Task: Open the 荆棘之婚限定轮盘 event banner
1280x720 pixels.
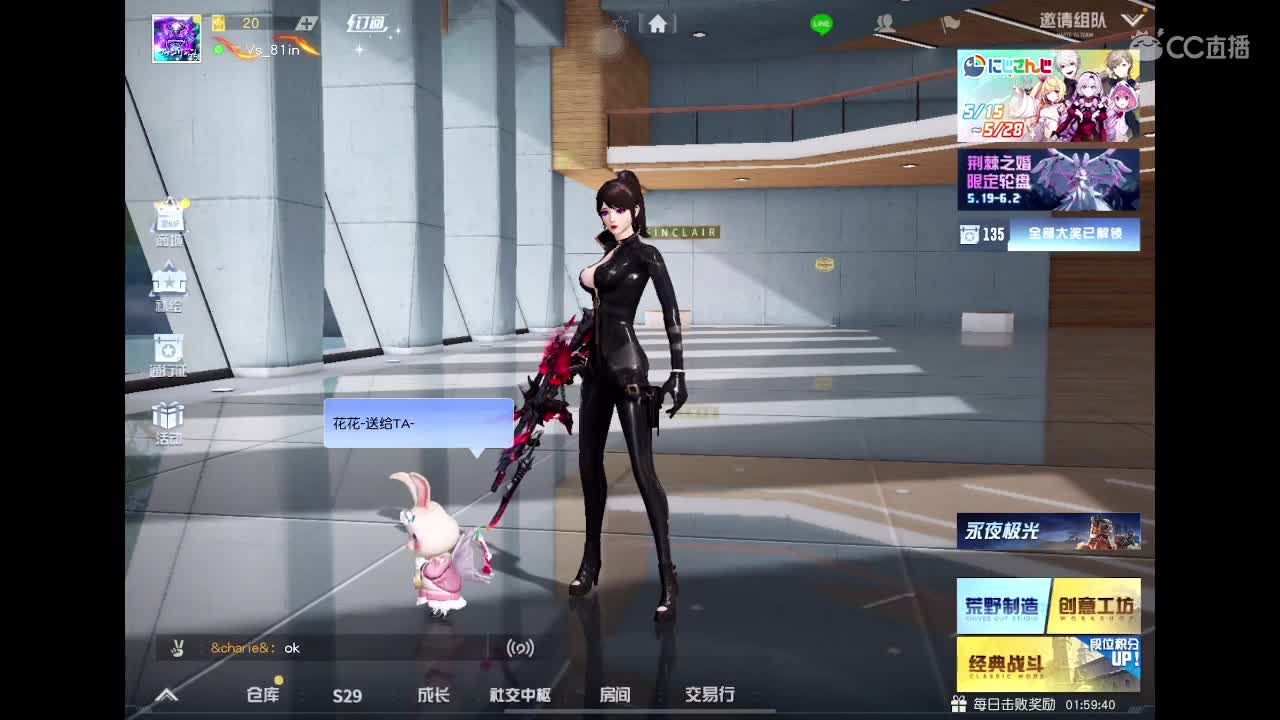Action: pos(1048,180)
